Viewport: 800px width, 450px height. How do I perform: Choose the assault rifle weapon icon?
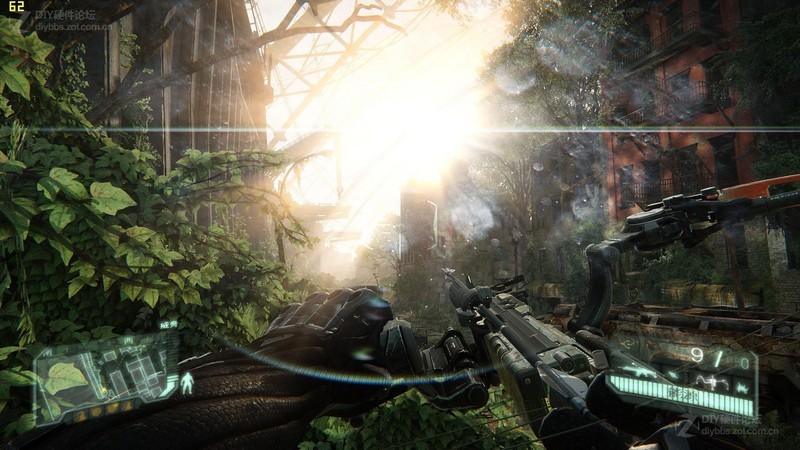coord(639,372)
